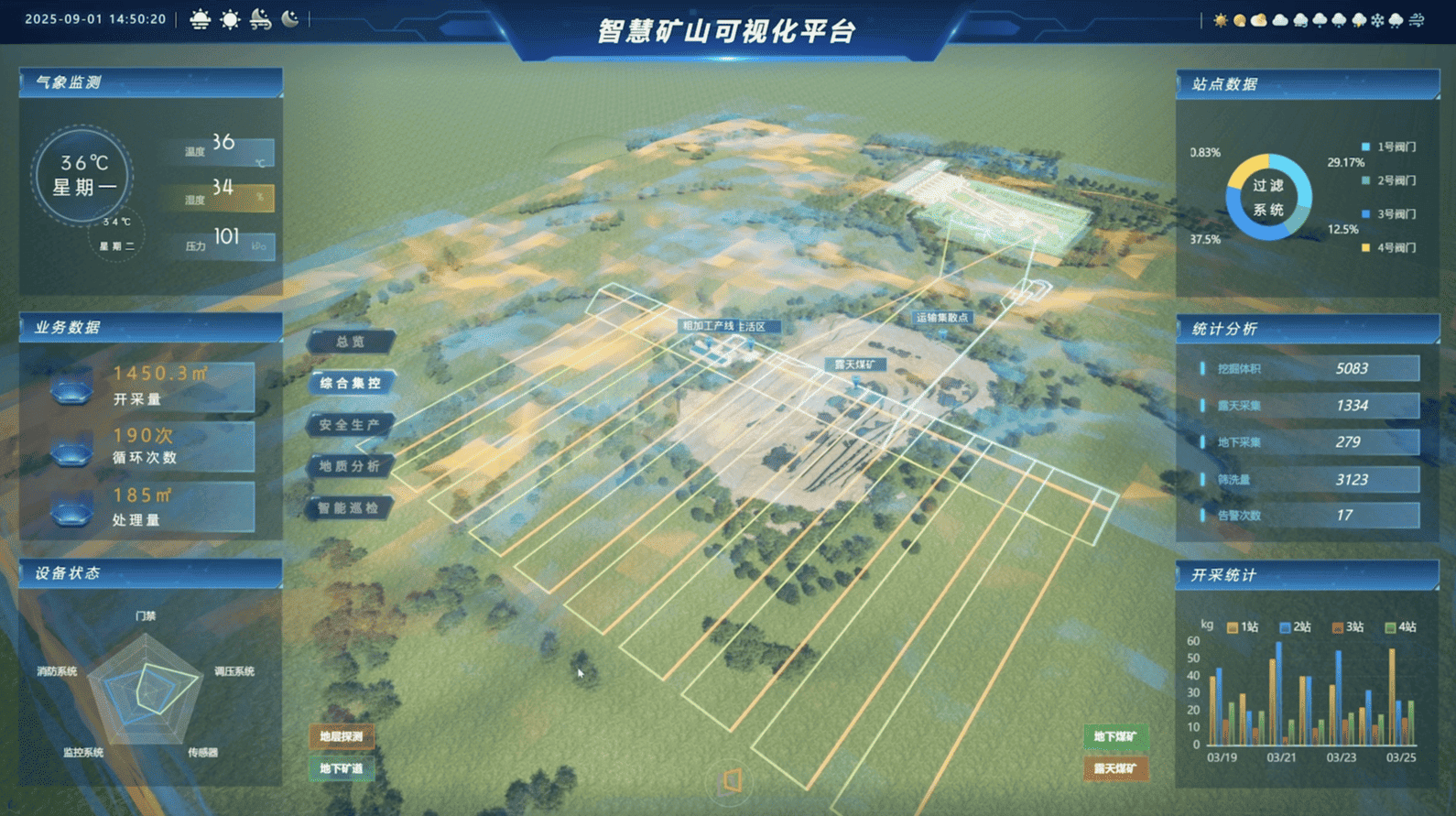Expand the 地质分析 panel
Viewport: 1456px width, 816px height.
[x=353, y=467]
